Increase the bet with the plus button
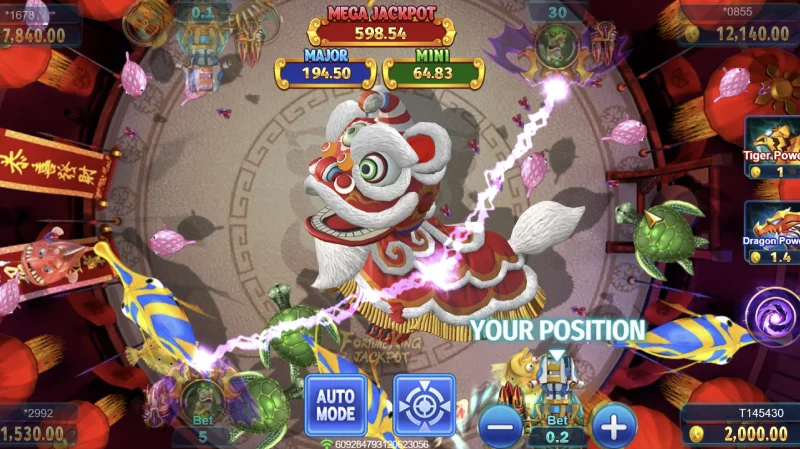The image size is (800, 449). pos(614,427)
